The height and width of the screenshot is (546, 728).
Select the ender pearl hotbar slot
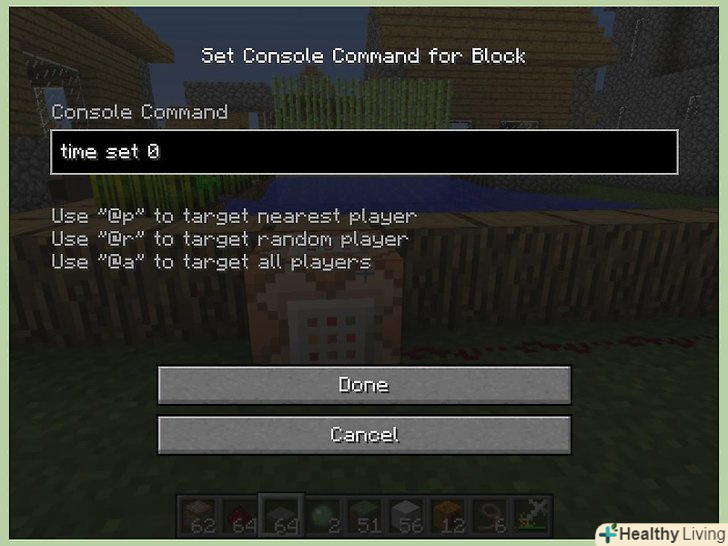tap(321, 513)
